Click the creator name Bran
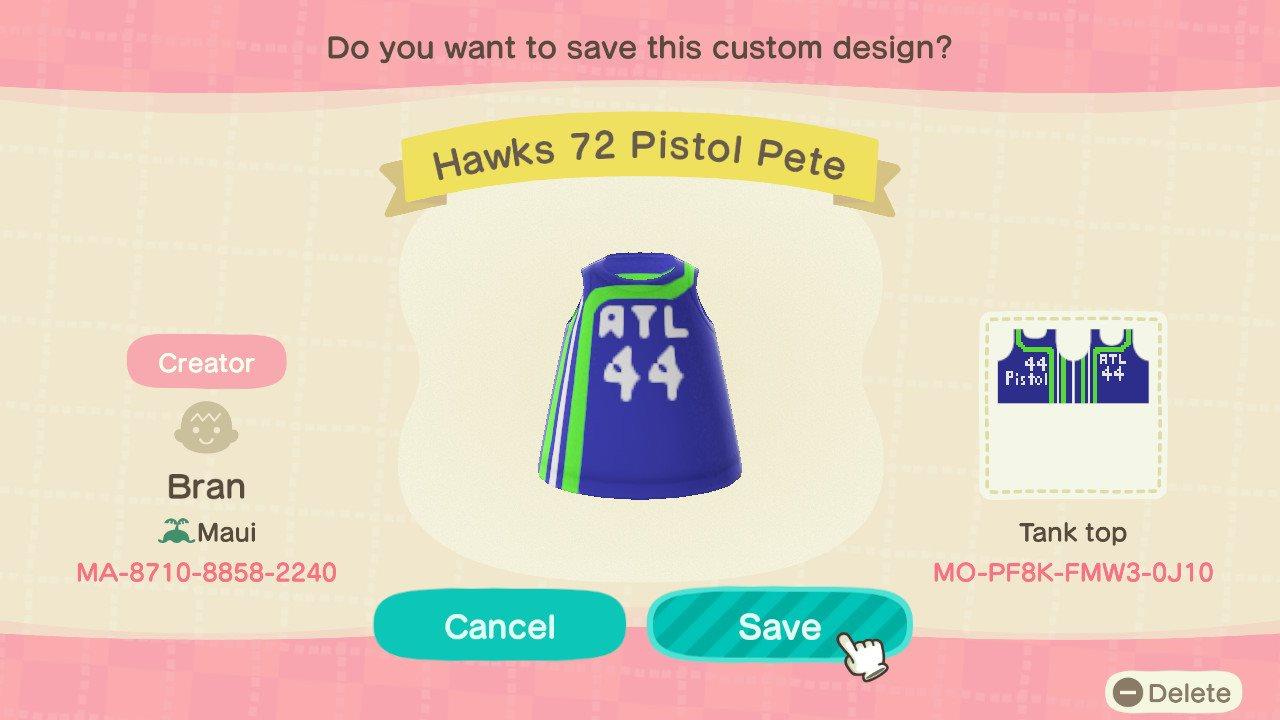This screenshot has height=720, width=1280. point(206,486)
